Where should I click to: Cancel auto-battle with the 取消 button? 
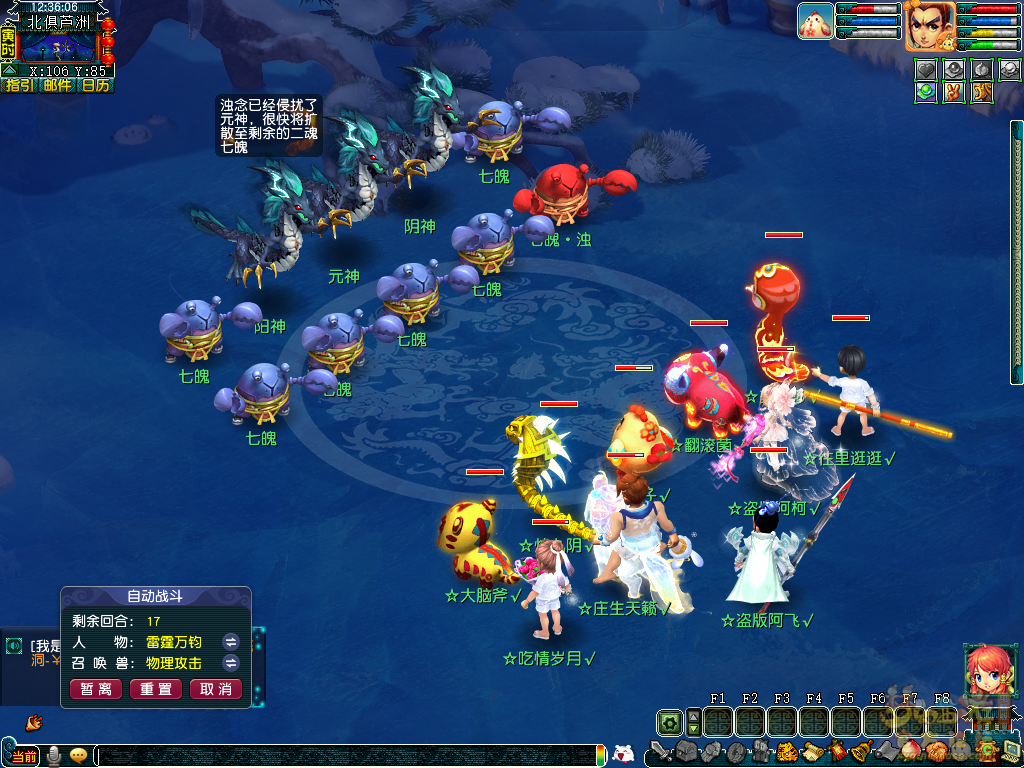[216, 689]
